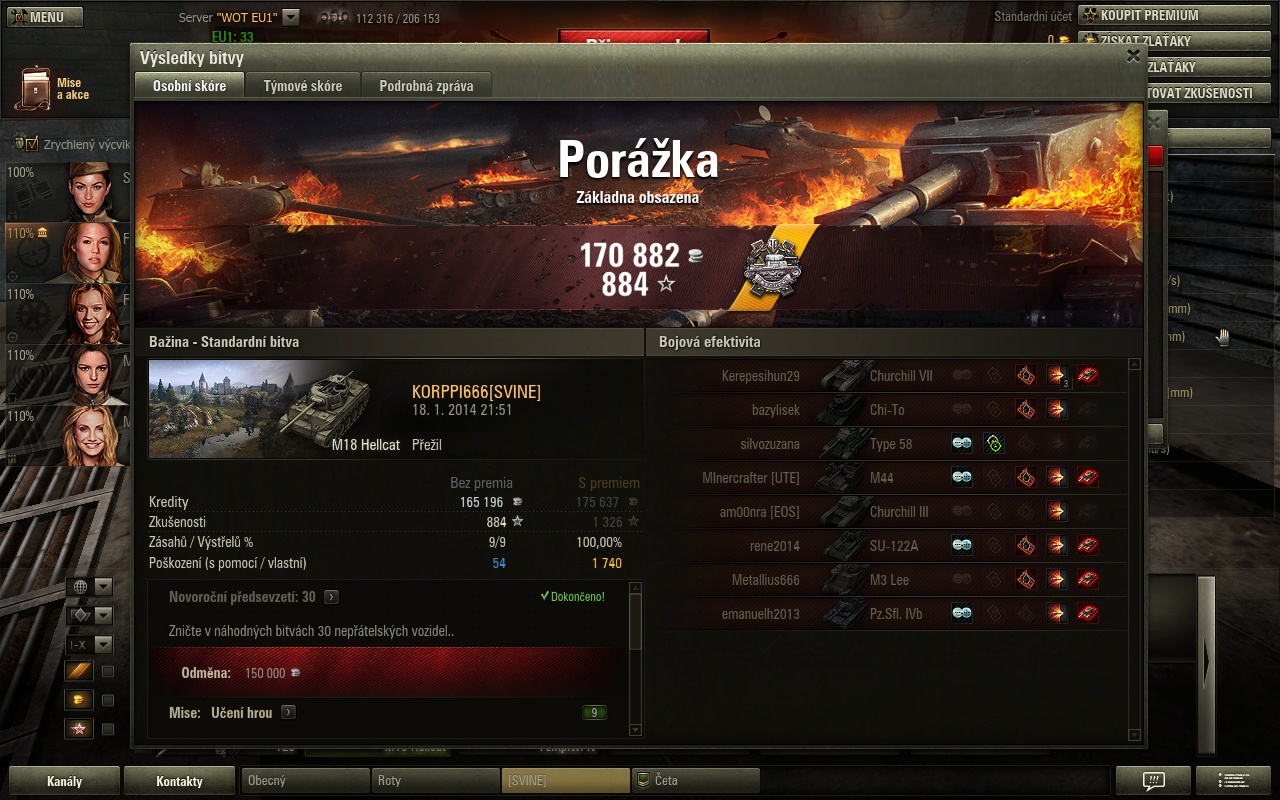Open the MENU button
The height and width of the screenshot is (800, 1280).
click(x=44, y=17)
